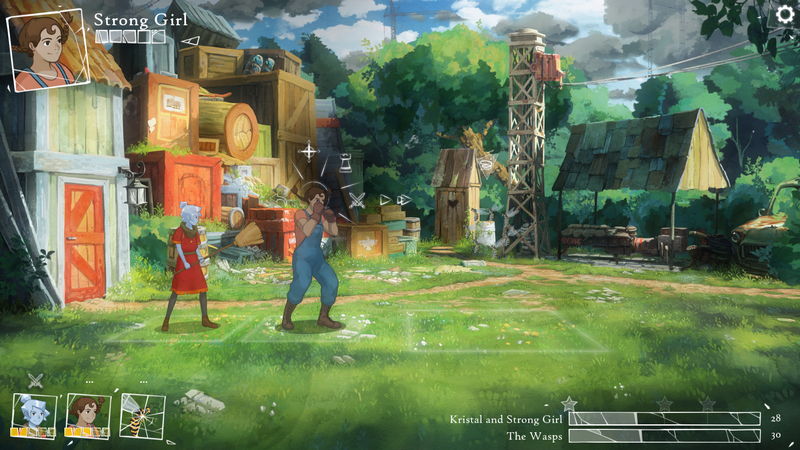Select the wasp enemy portrait
Image resolution: width=800 pixels, height=450 pixels.
(x=140, y=414)
